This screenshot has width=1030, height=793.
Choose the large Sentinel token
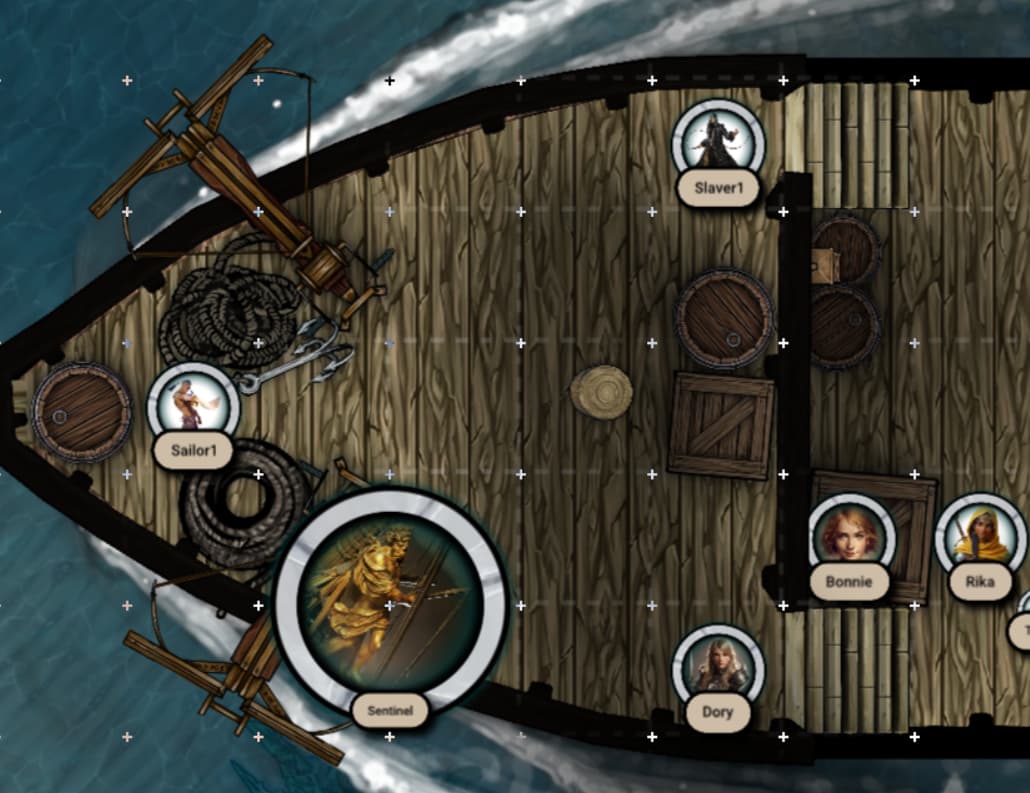click(391, 603)
